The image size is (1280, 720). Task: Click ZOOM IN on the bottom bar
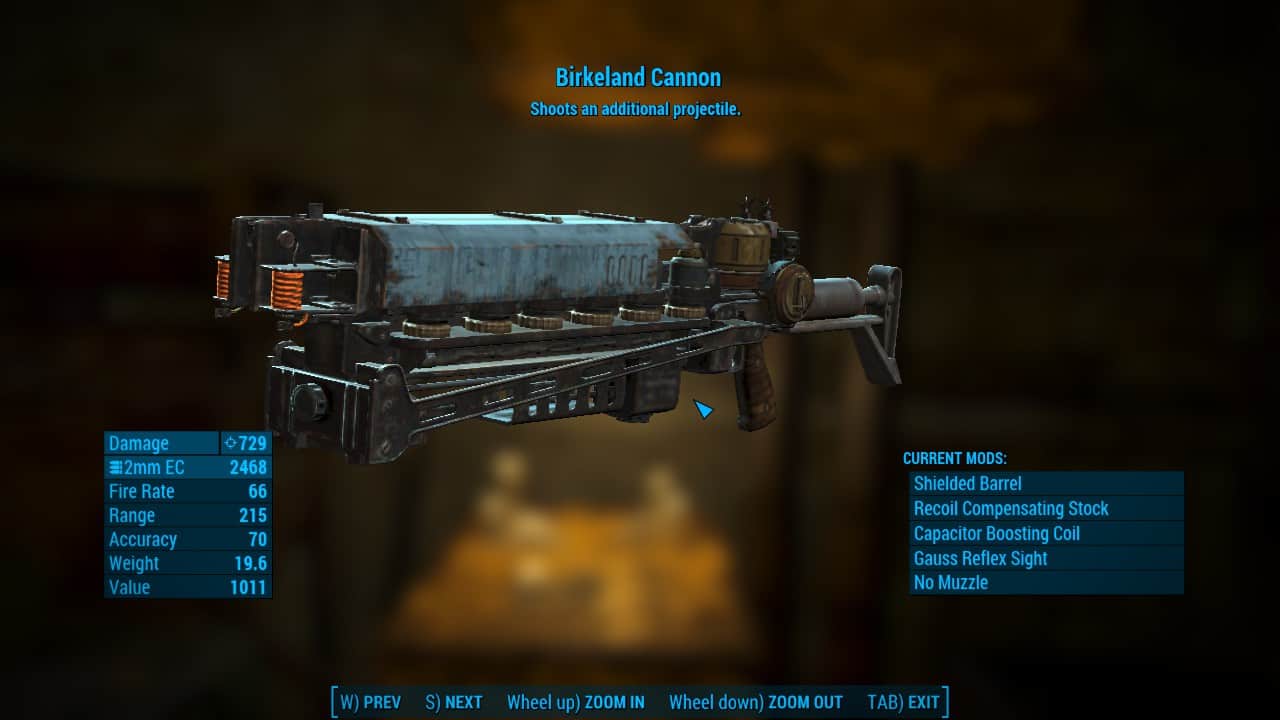(576, 702)
